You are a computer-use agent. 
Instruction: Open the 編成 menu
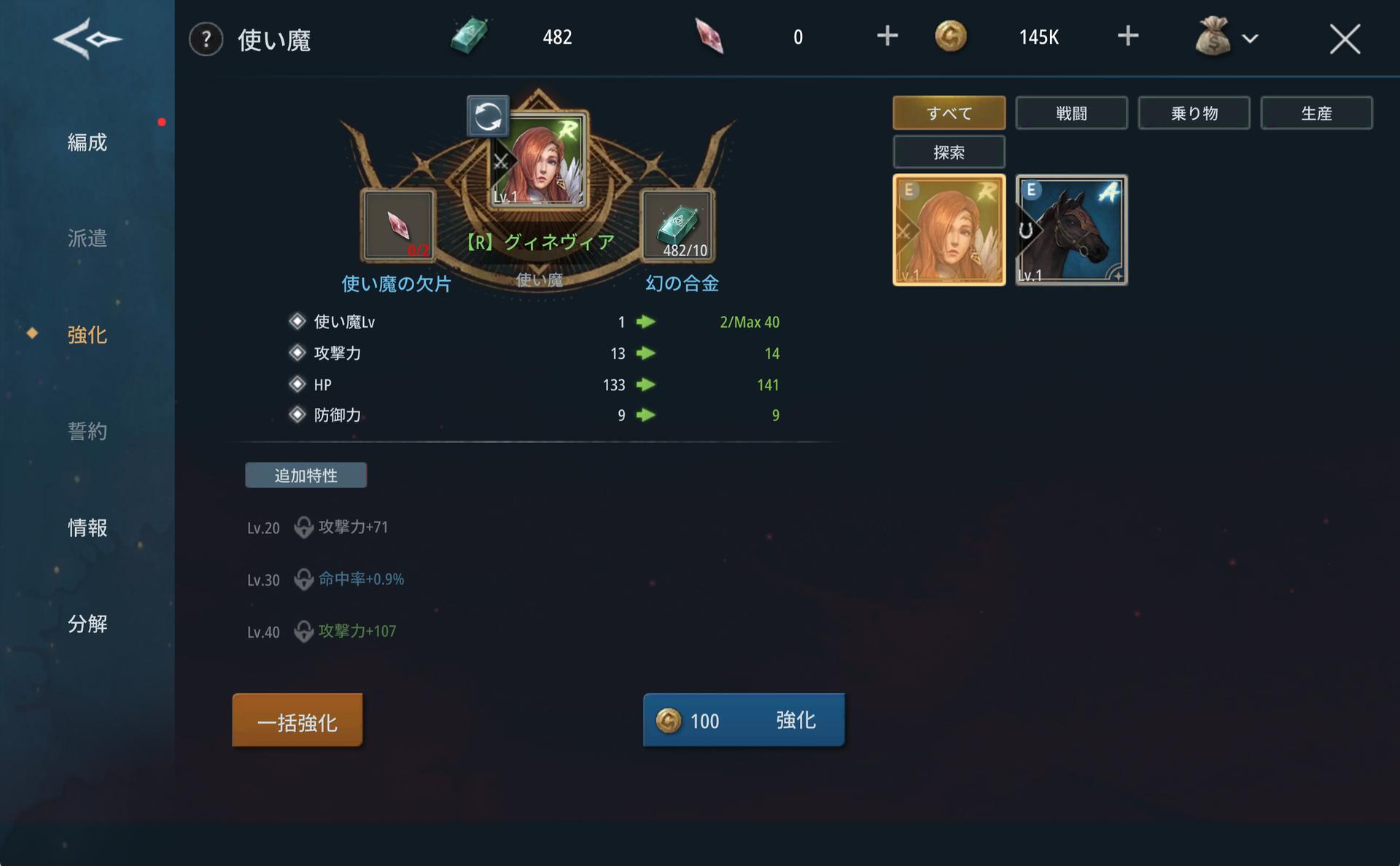(87, 142)
